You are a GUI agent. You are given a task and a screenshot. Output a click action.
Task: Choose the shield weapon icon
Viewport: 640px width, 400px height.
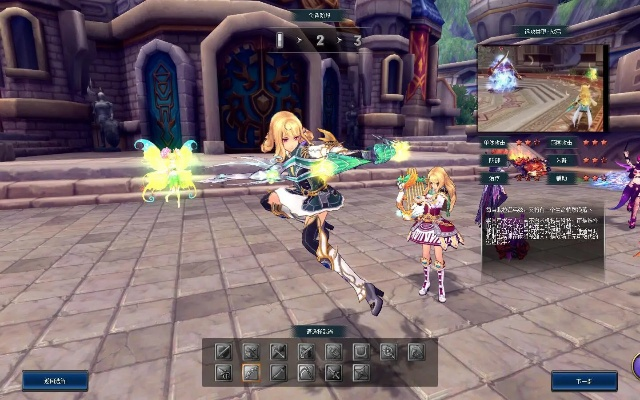click(x=360, y=351)
